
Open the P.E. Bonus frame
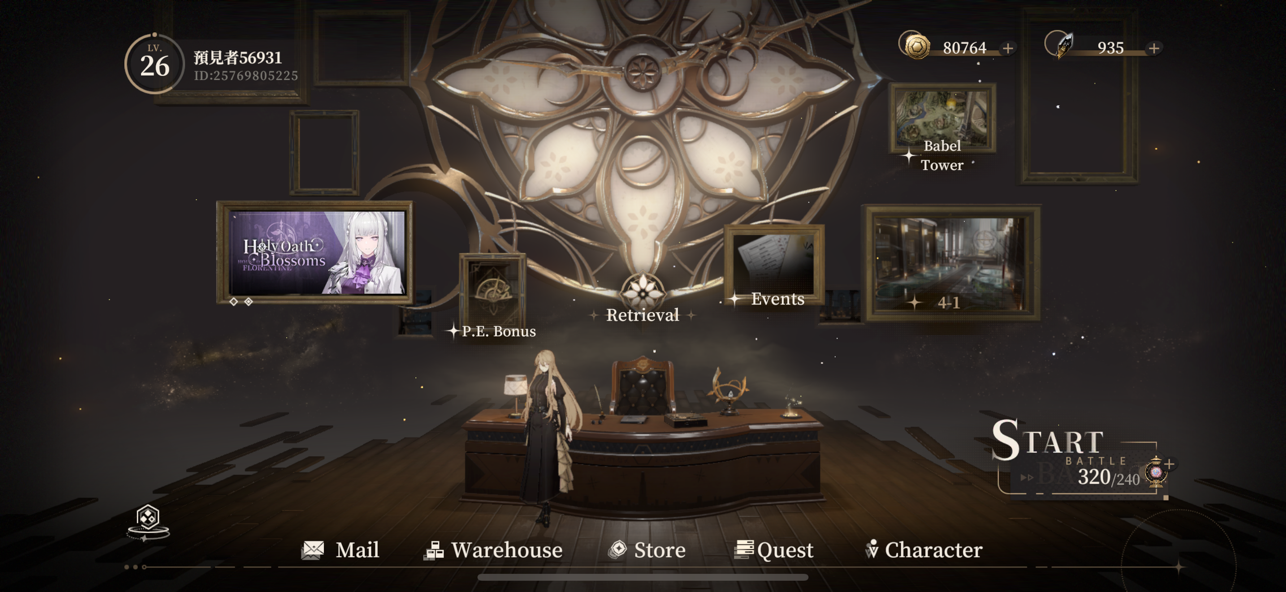[x=492, y=295]
